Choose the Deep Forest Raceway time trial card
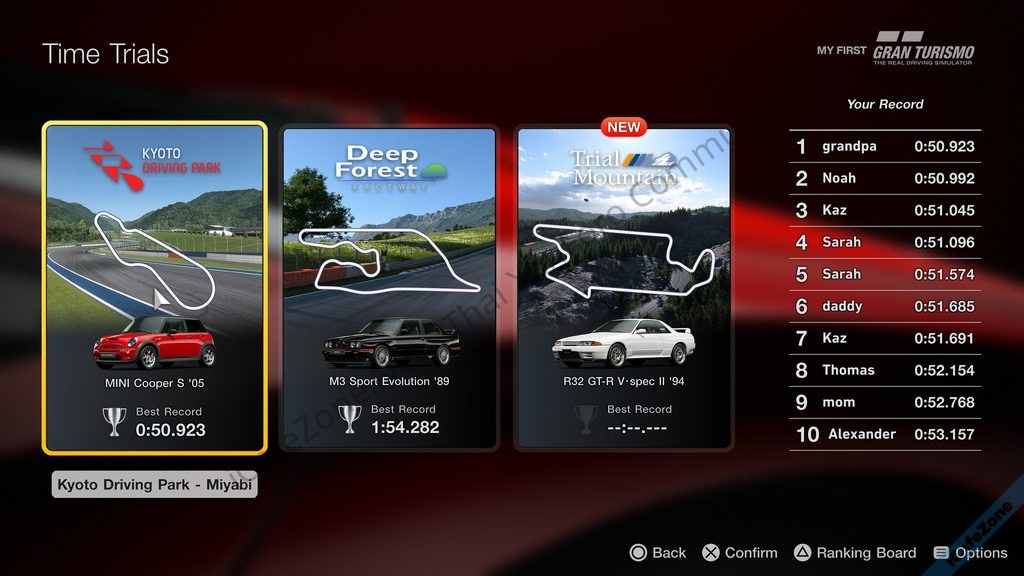This screenshot has height=576, width=1024. click(389, 288)
